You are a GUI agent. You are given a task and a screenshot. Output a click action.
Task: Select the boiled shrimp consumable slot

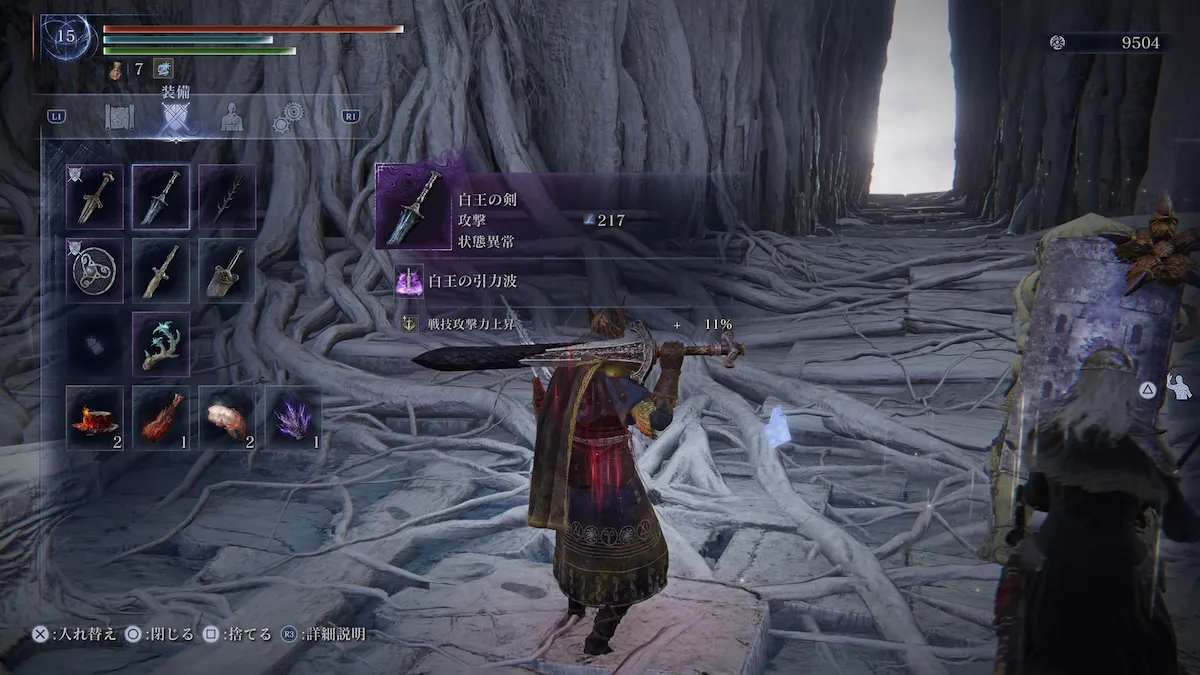(227, 417)
